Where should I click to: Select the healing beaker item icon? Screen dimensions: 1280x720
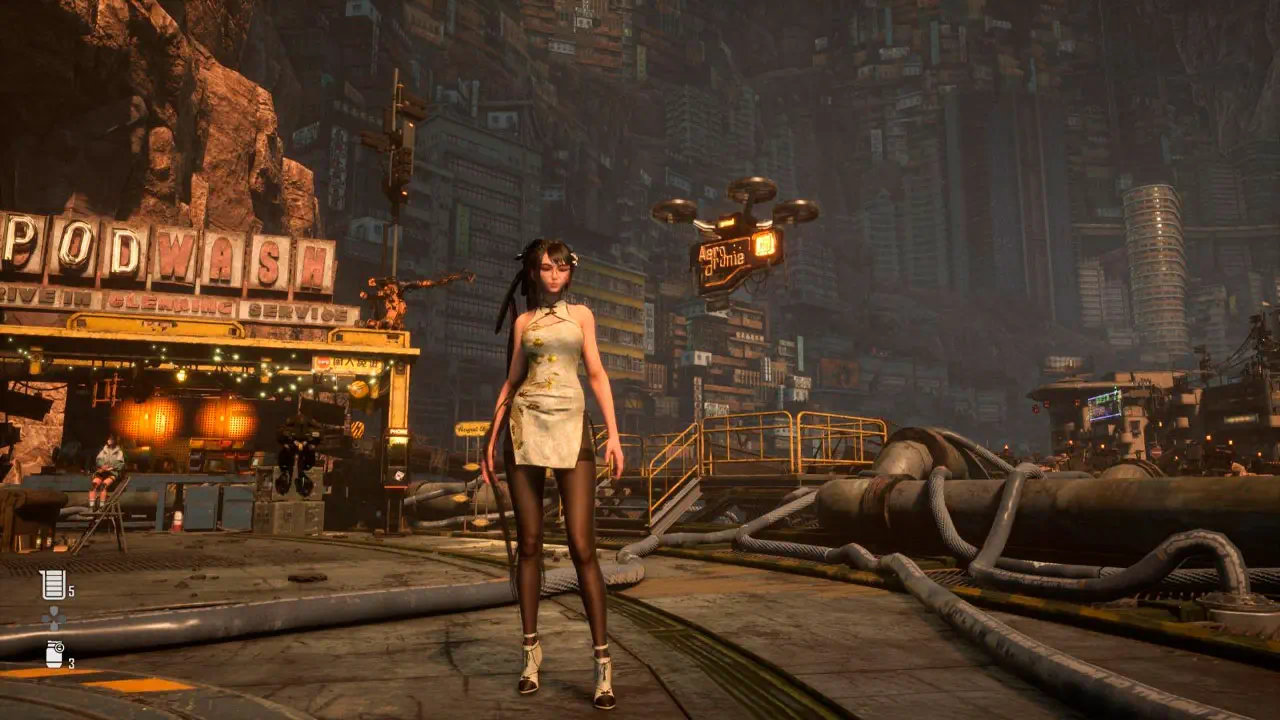coord(53,584)
